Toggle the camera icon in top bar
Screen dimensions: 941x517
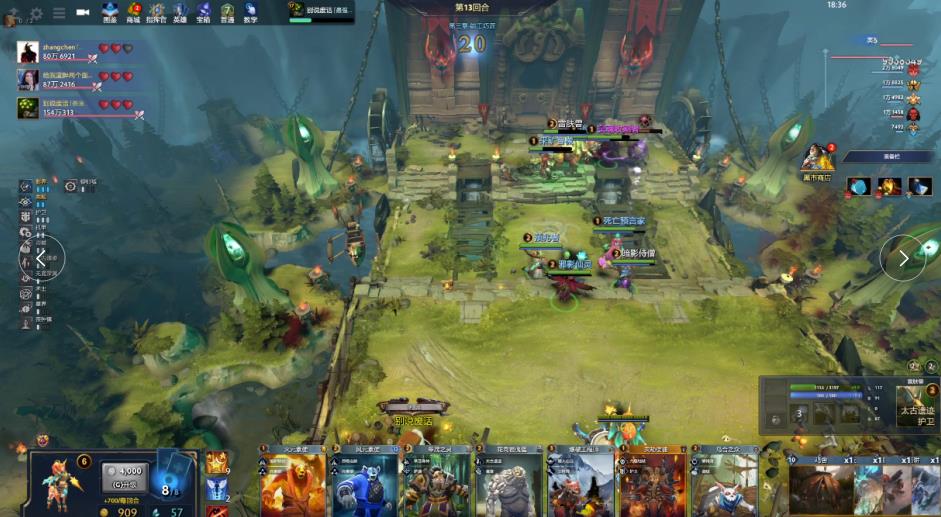(x=82, y=13)
